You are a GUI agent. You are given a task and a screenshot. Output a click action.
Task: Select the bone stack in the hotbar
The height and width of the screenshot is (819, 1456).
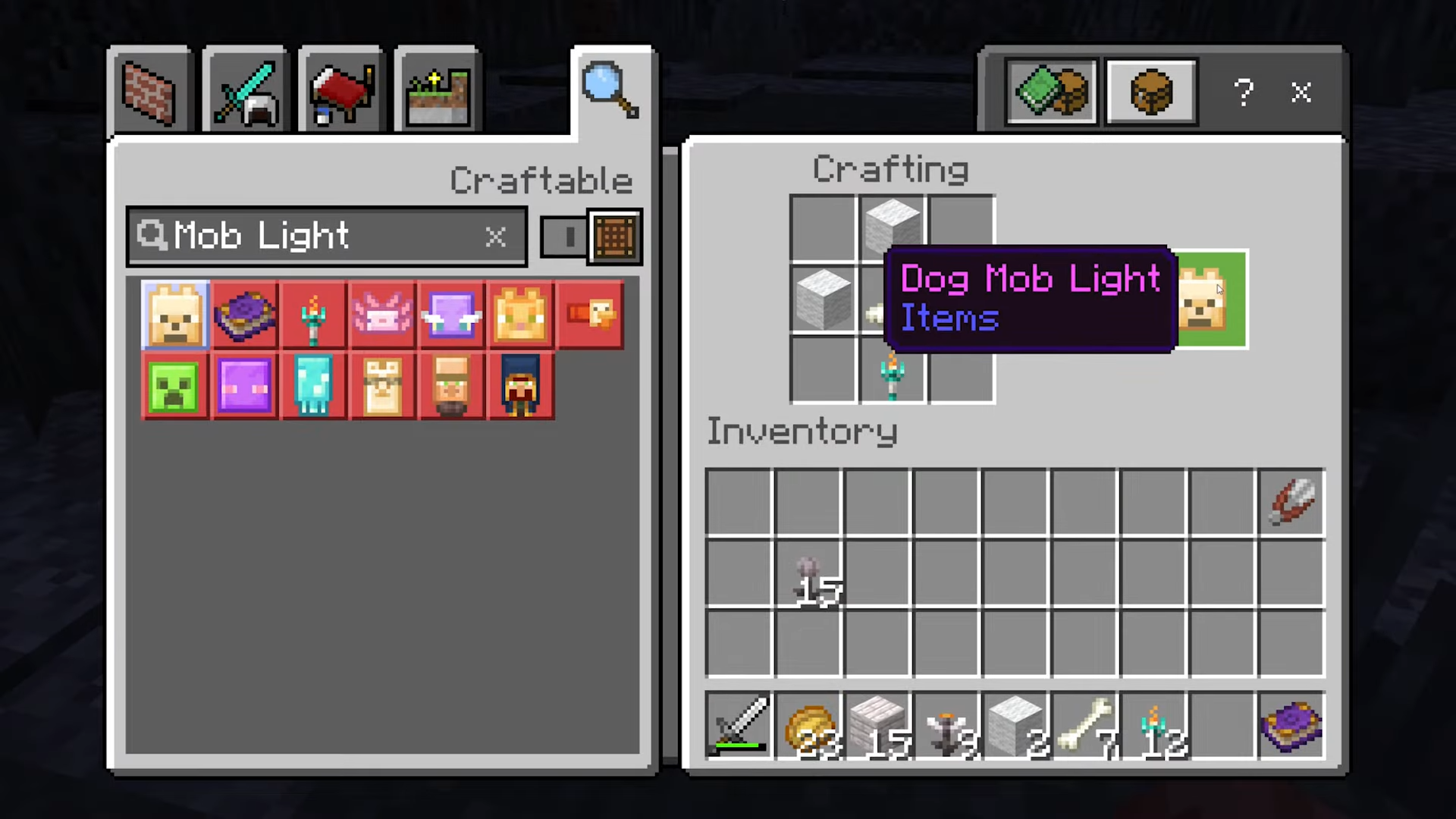(x=1085, y=726)
